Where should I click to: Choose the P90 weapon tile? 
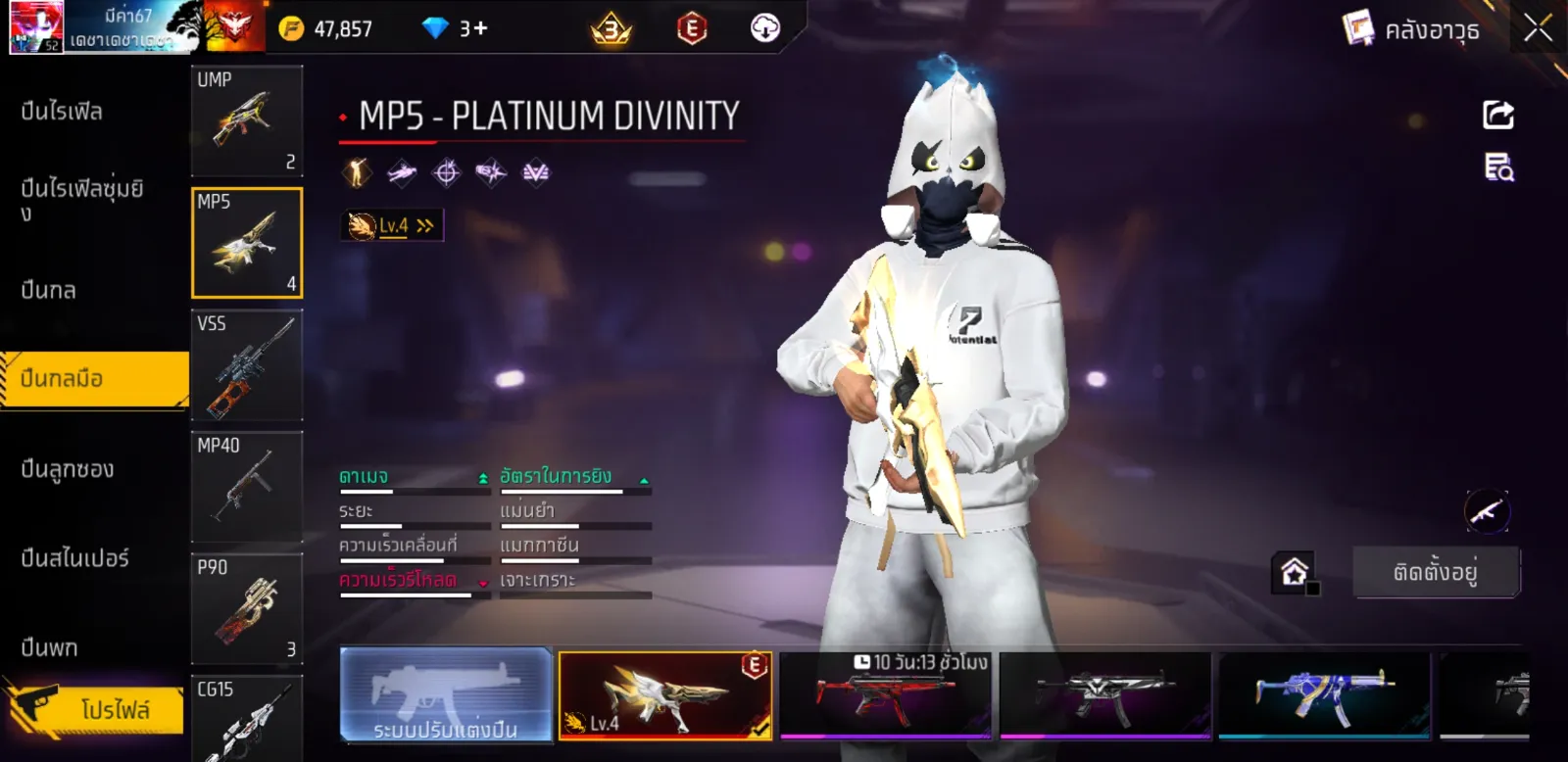pos(247,609)
